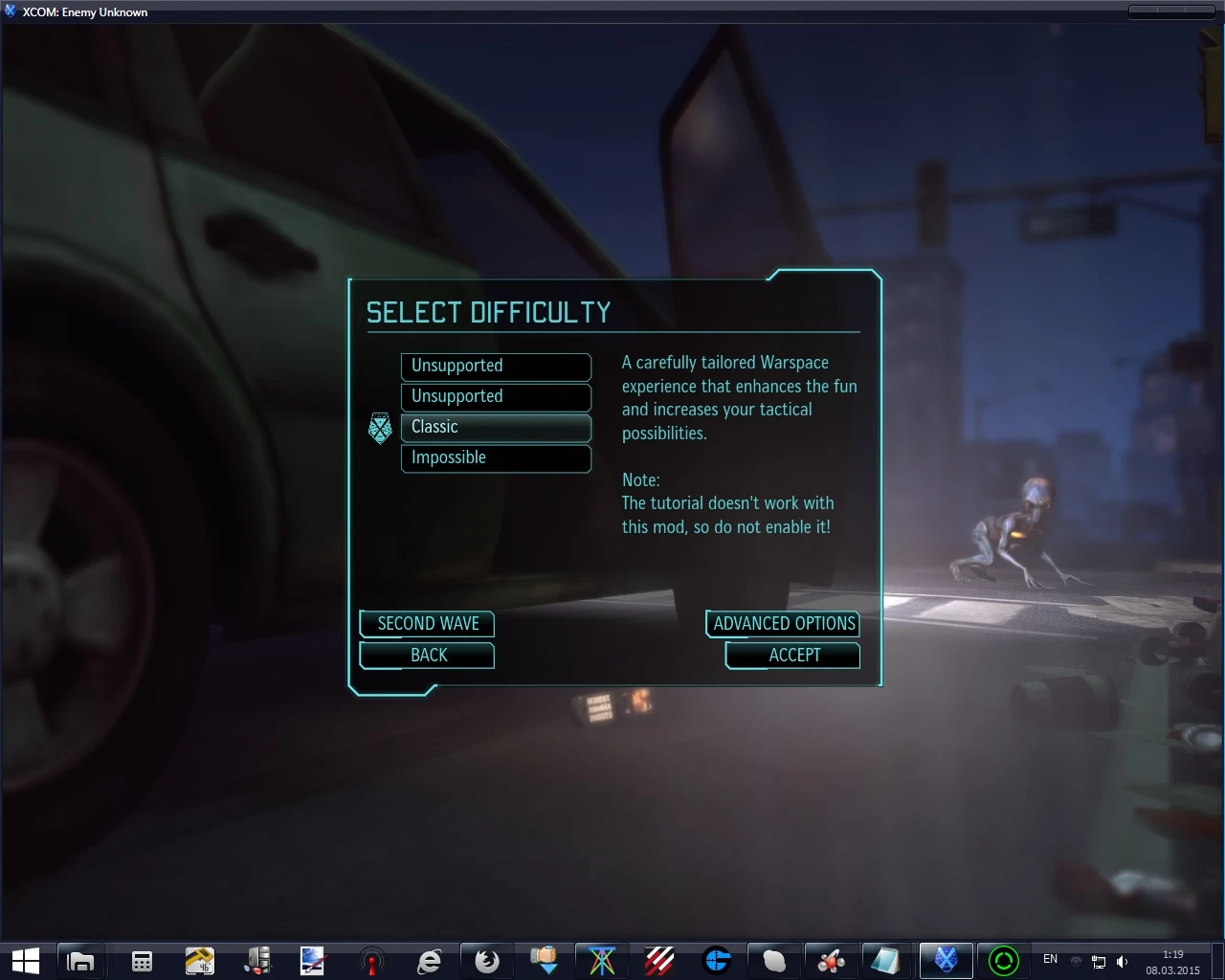1225x980 pixels.
Task: Select the Impossible difficulty
Action: [496, 458]
